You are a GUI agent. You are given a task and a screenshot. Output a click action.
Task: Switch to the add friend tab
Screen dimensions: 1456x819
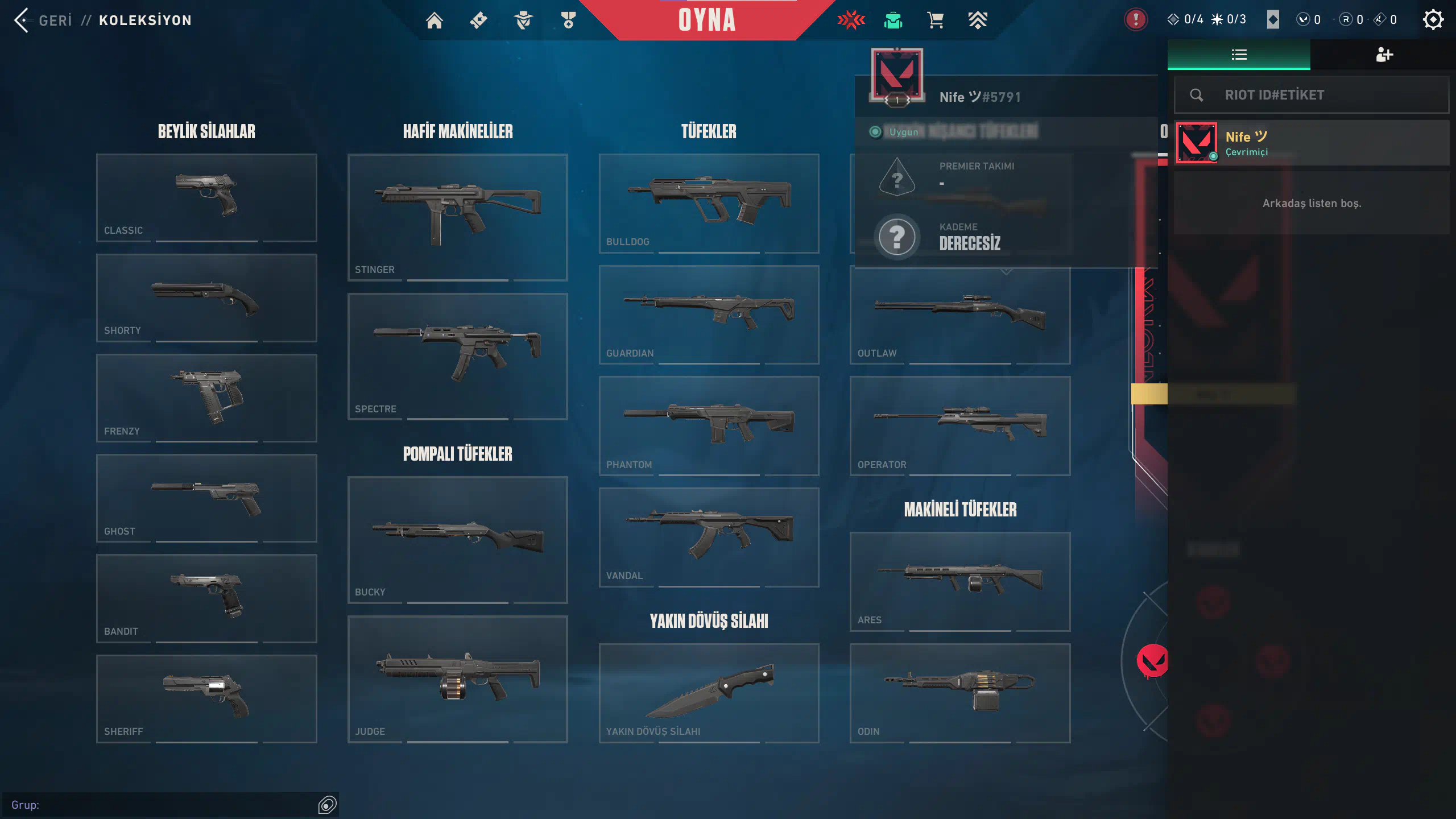click(1383, 55)
